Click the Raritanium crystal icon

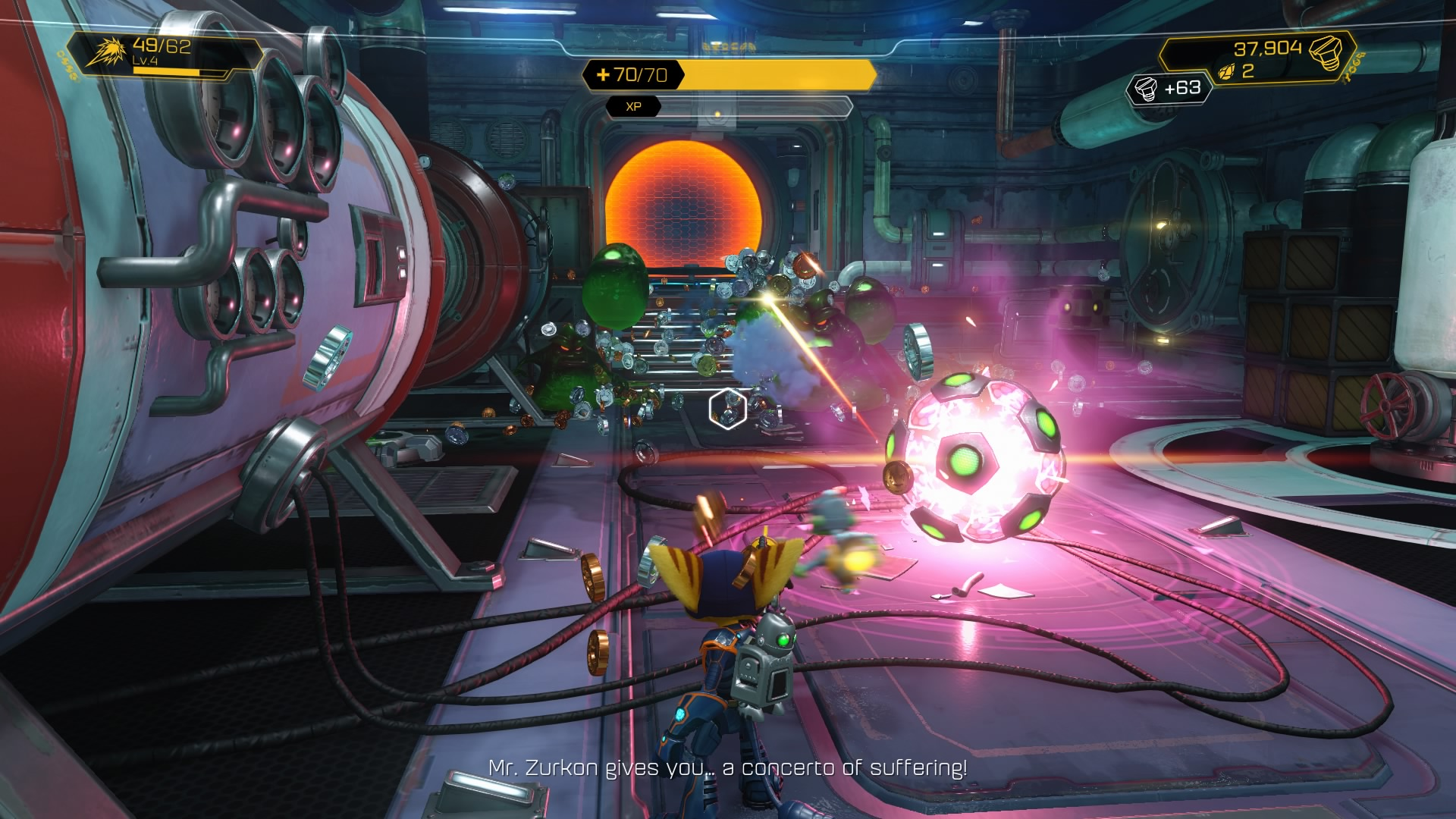(1225, 72)
